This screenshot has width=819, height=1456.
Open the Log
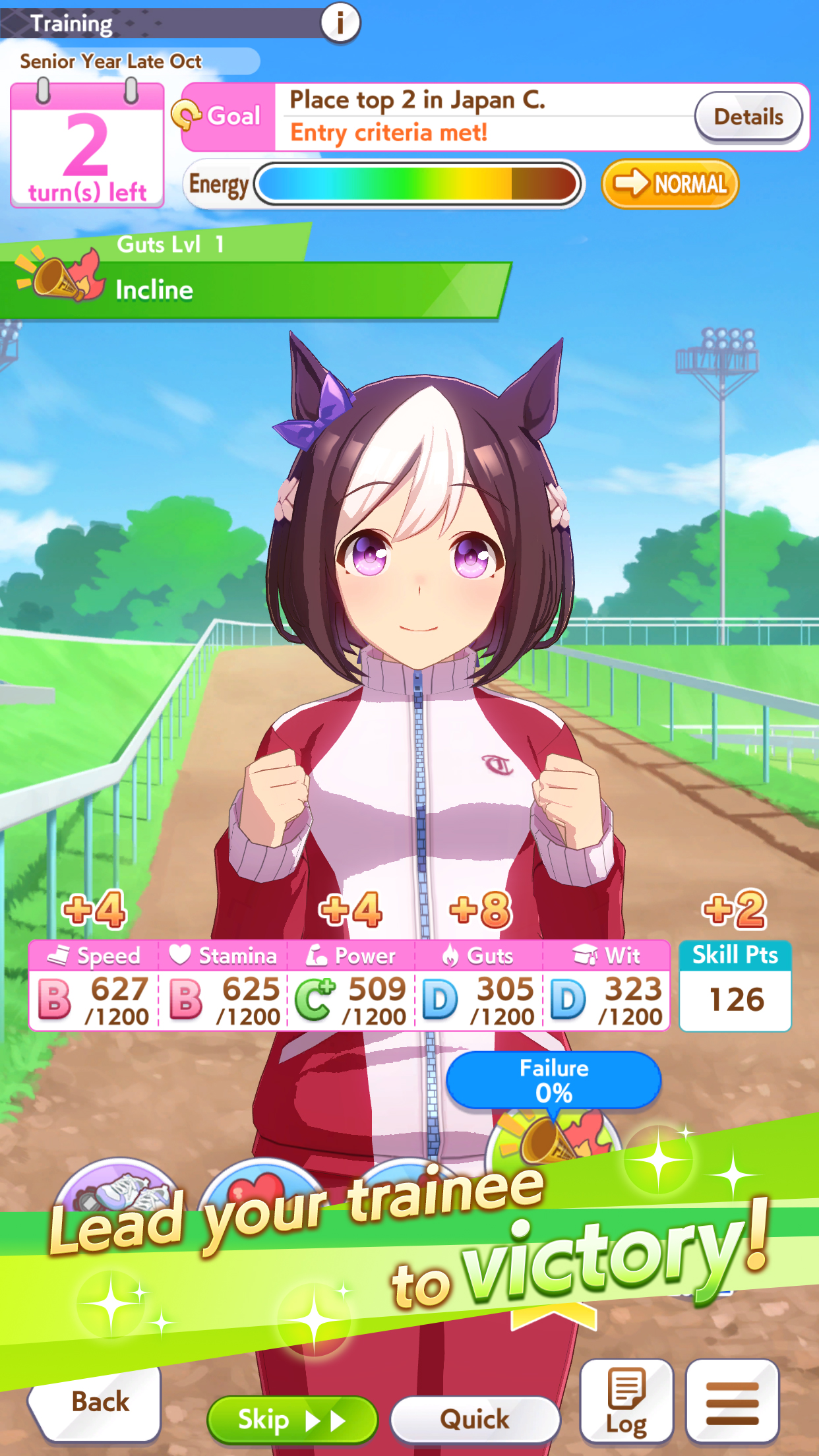pos(626,1401)
